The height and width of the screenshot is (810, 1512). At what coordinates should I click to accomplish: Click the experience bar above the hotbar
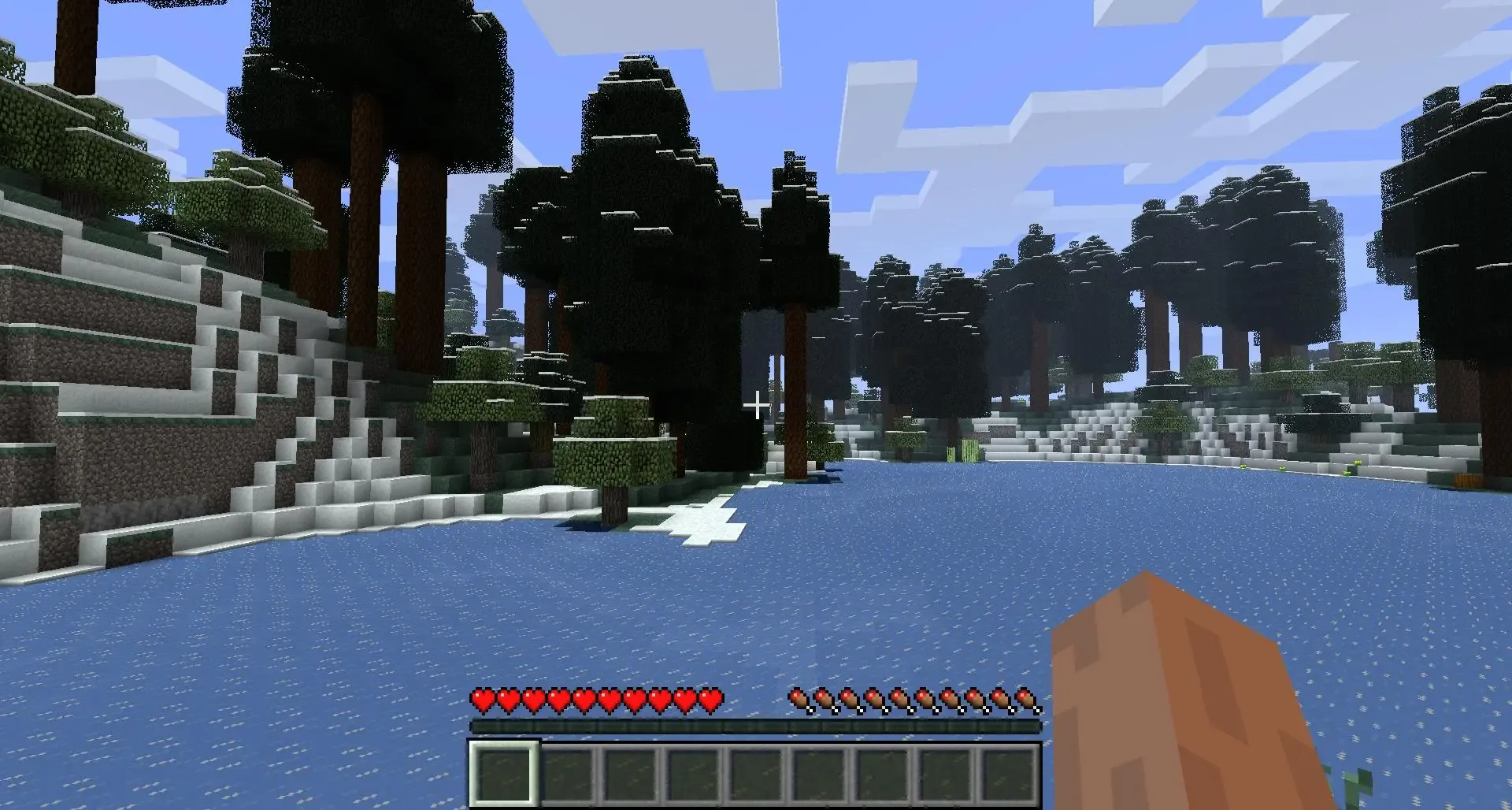756,723
